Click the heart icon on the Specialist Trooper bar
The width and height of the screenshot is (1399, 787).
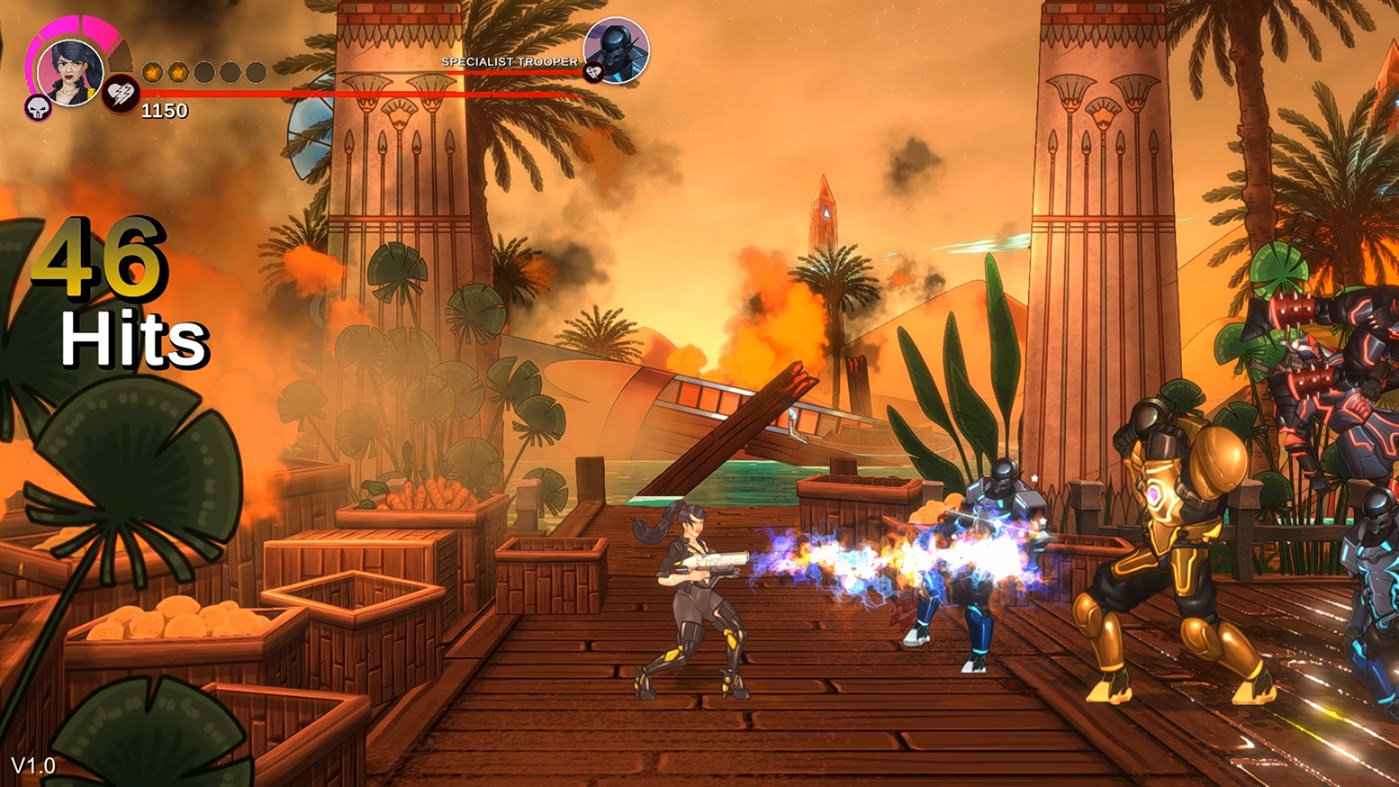[x=594, y=73]
